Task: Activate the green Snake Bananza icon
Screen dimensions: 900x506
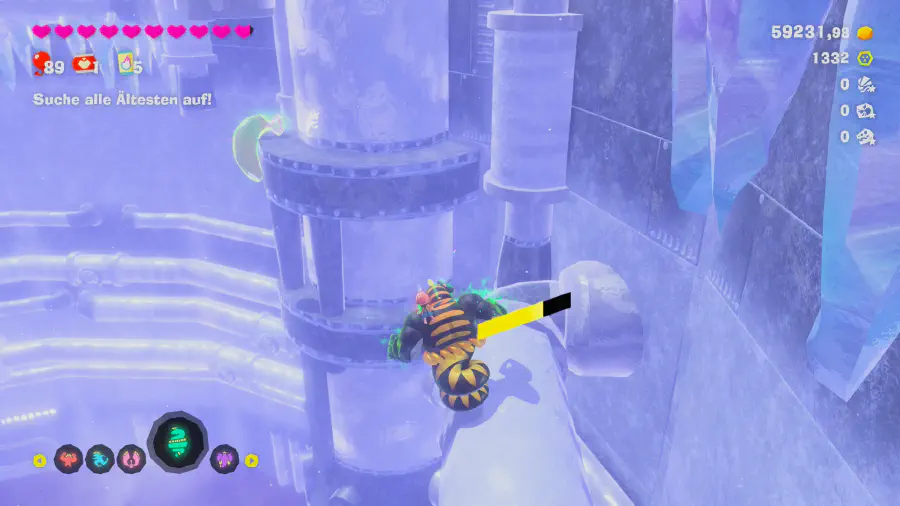Action: click(177, 443)
